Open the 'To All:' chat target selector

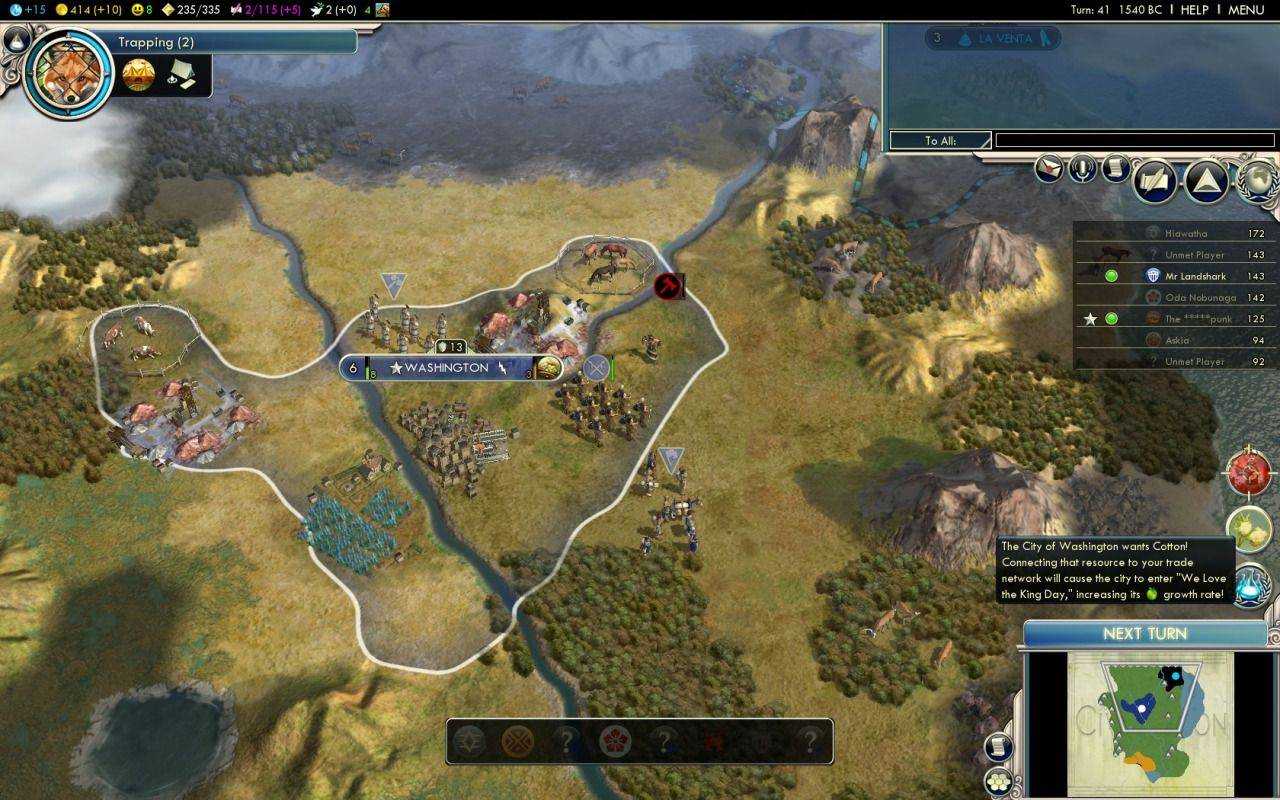click(x=940, y=141)
